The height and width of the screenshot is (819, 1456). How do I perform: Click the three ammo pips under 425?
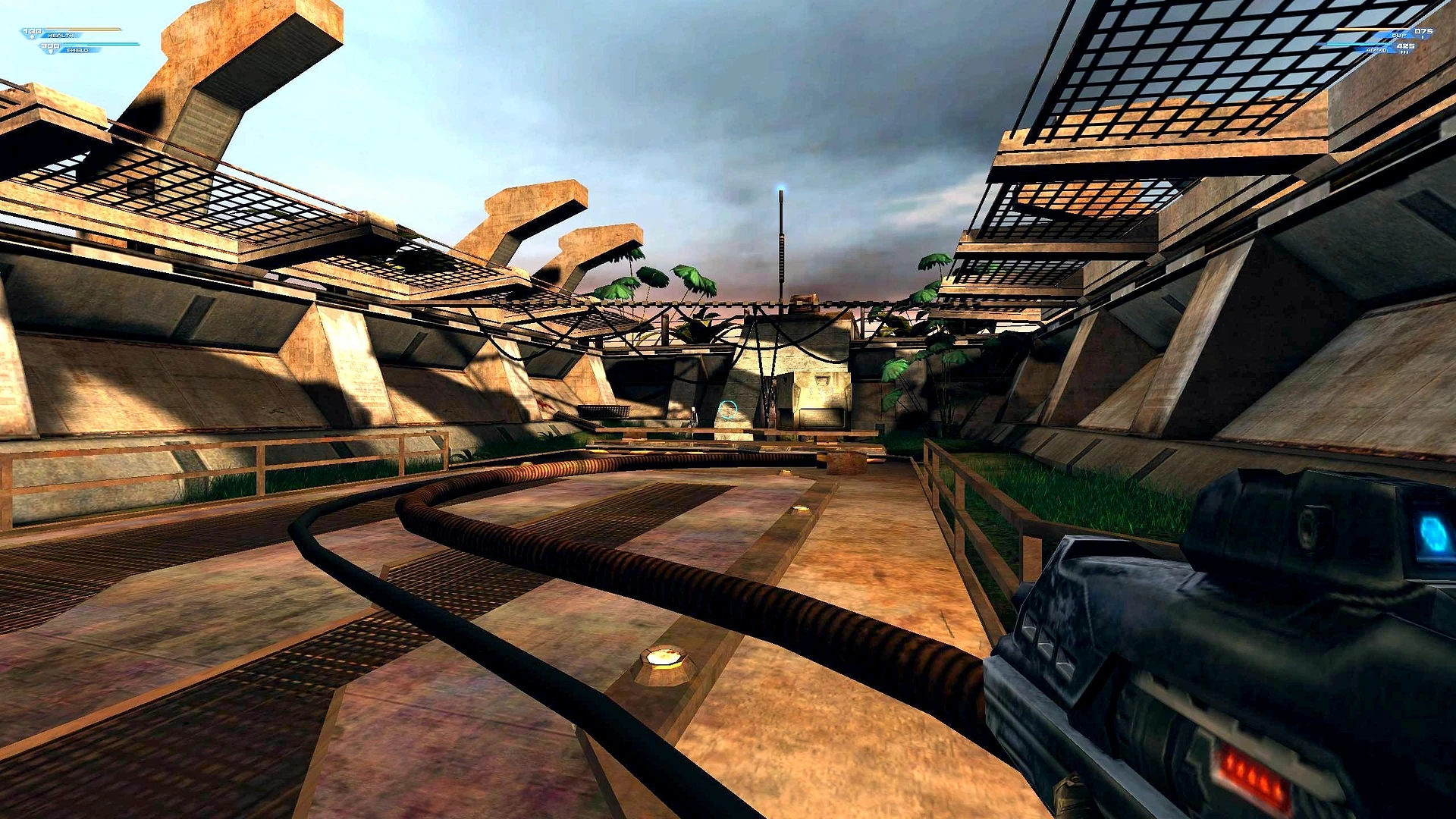[x=1405, y=52]
